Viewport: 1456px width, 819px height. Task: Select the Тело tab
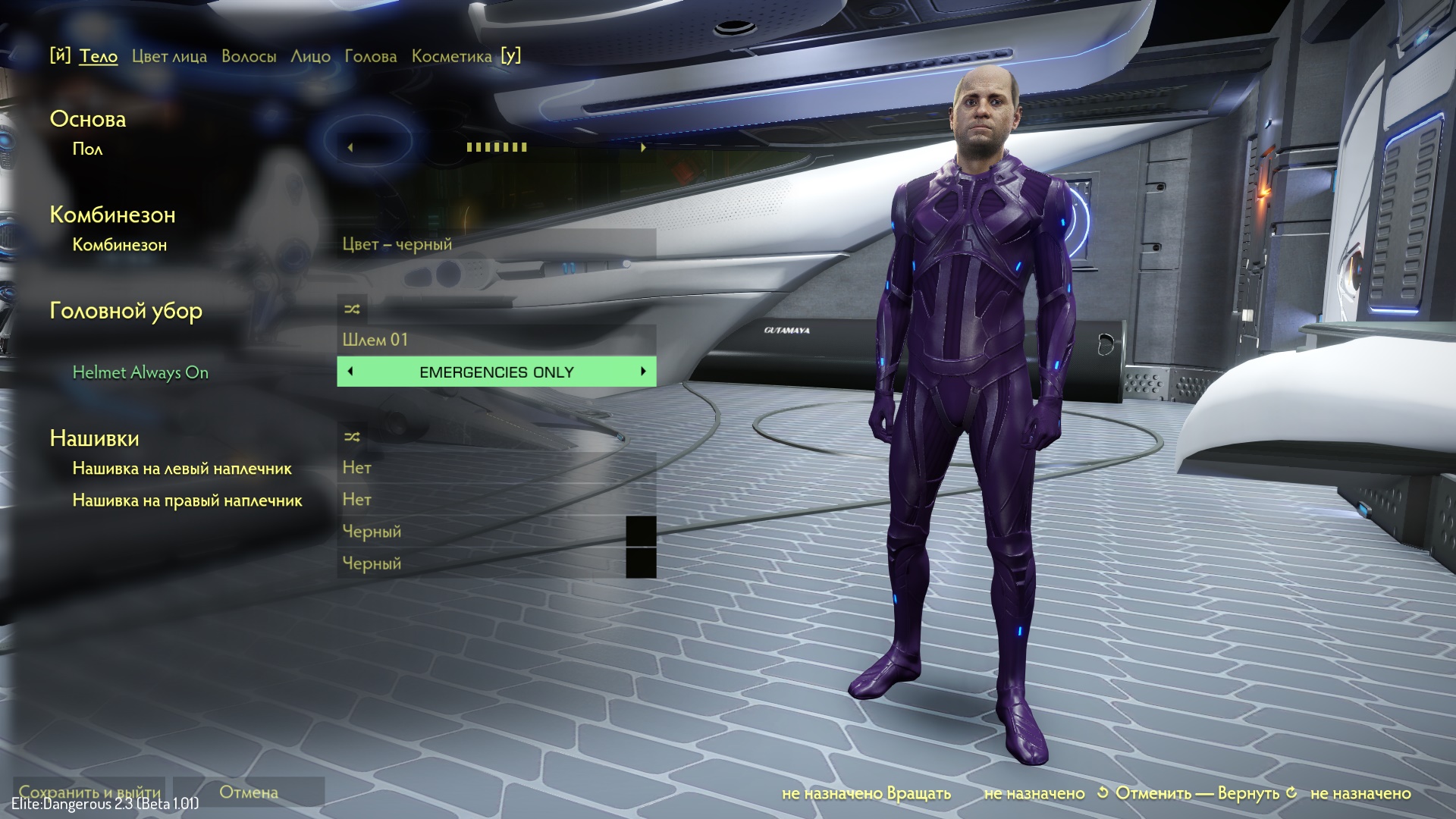[x=99, y=56]
